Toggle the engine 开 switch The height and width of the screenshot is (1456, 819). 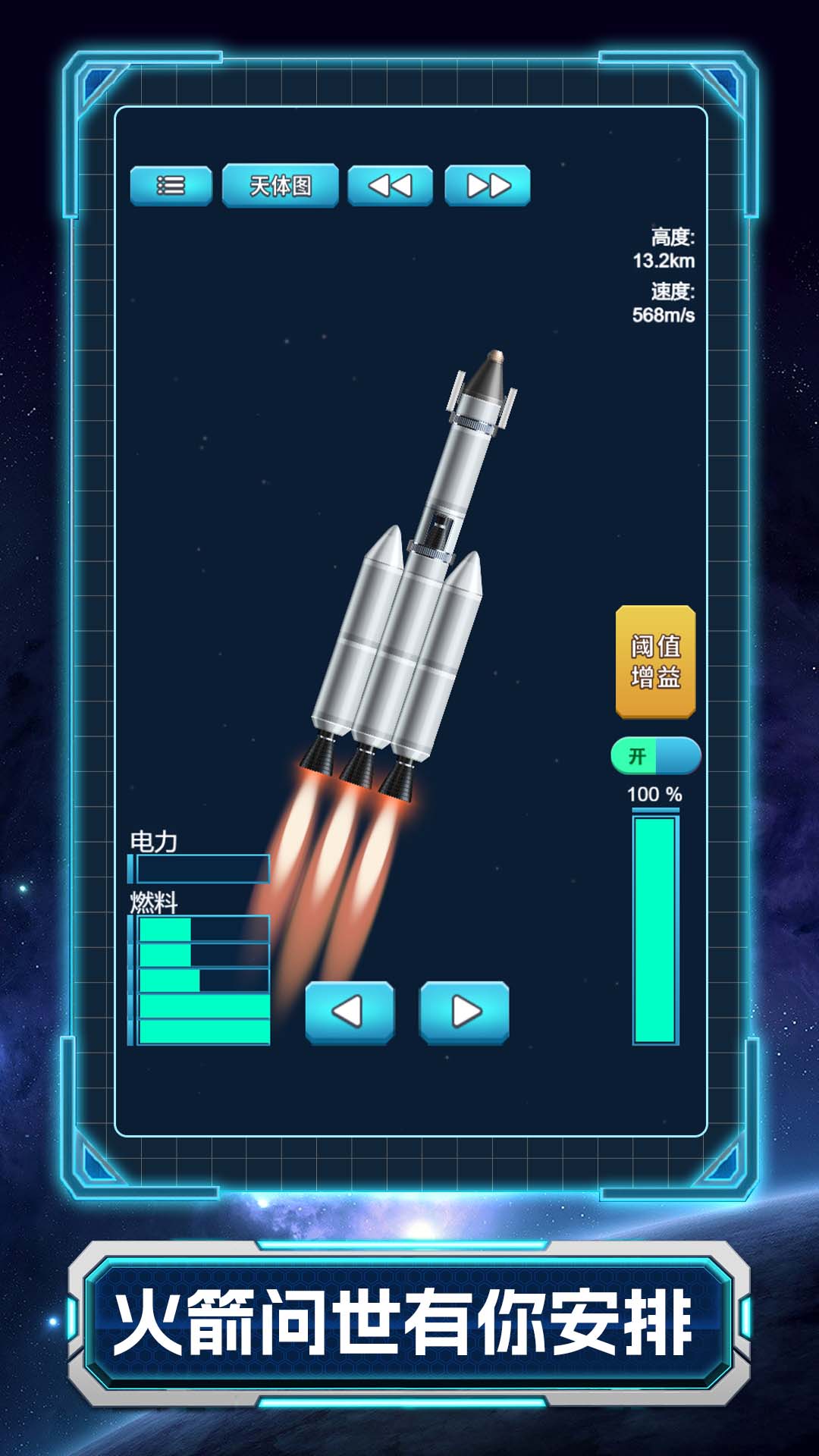[655, 756]
